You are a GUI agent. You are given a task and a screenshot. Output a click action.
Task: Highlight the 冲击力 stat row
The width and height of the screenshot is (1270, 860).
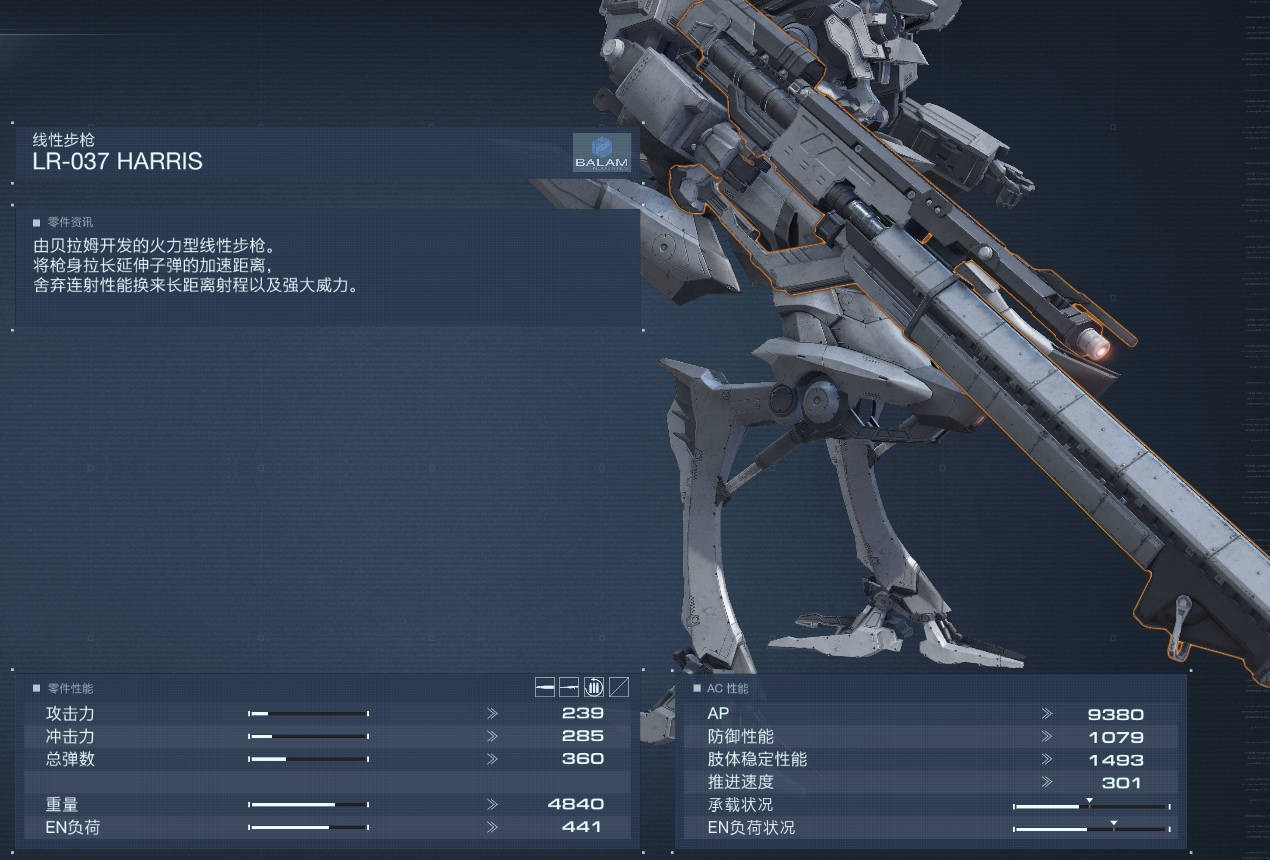click(x=327, y=736)
